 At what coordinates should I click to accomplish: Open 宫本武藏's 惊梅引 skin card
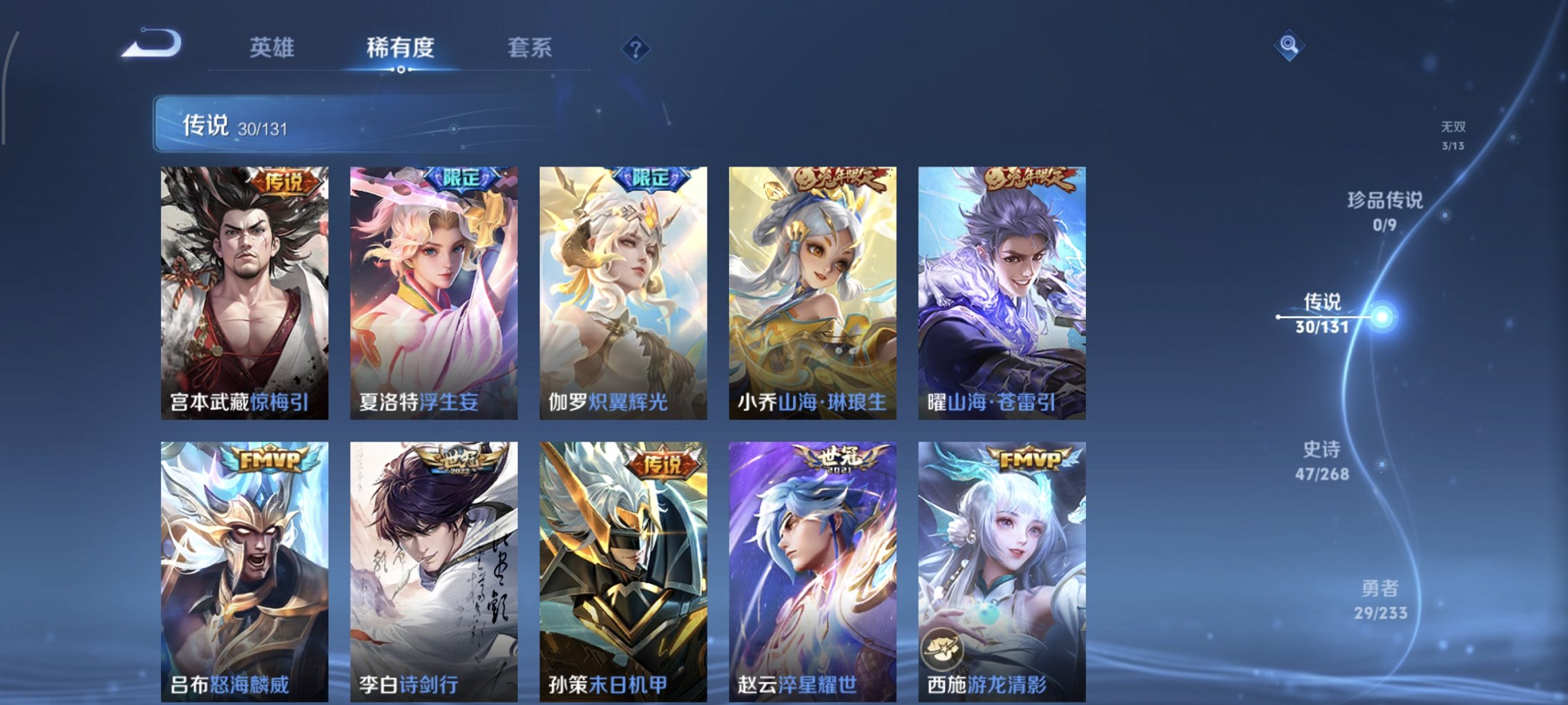245,290
